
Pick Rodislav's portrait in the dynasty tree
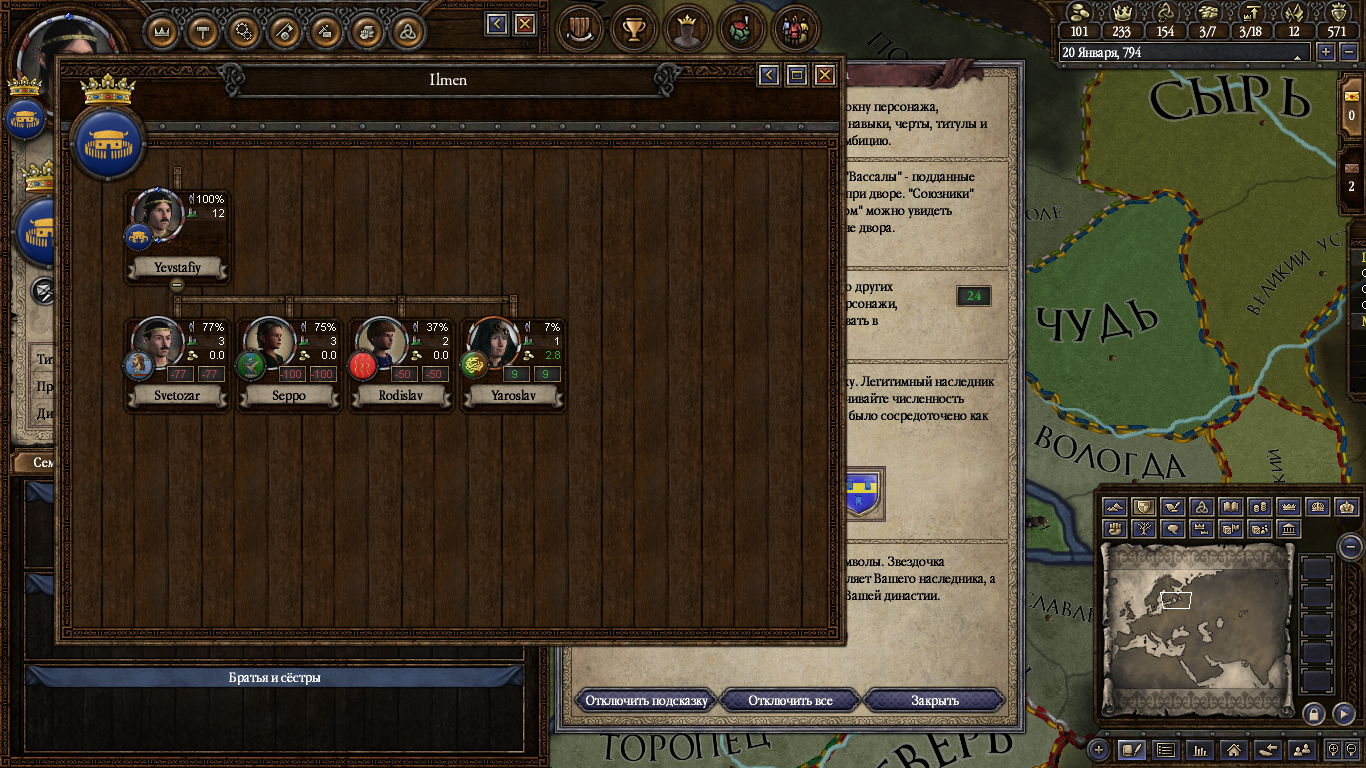[x=382, y=345]
